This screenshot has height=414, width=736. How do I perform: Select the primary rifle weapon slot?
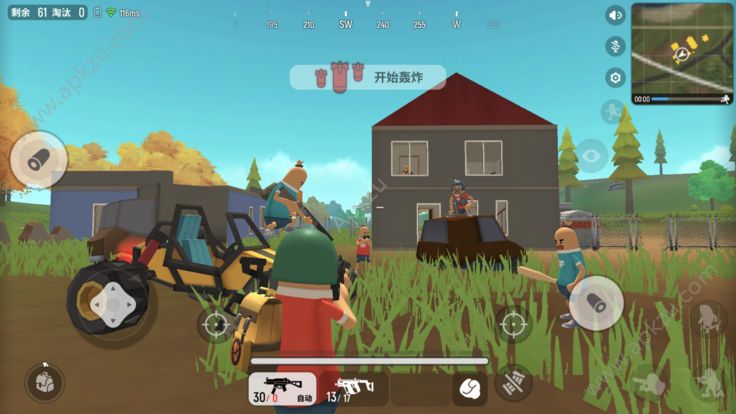282,389
